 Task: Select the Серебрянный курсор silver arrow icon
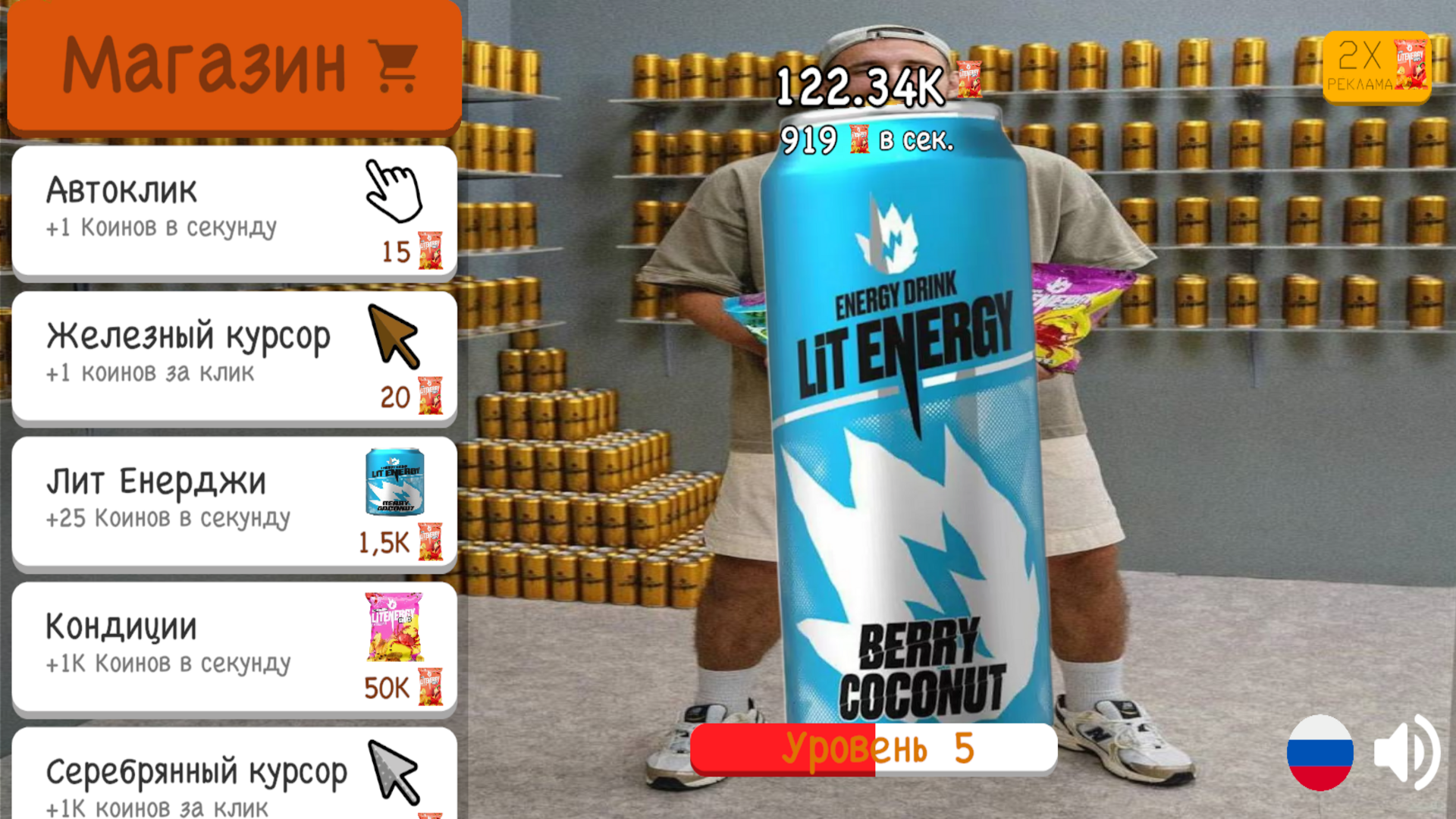pos(394,773)
